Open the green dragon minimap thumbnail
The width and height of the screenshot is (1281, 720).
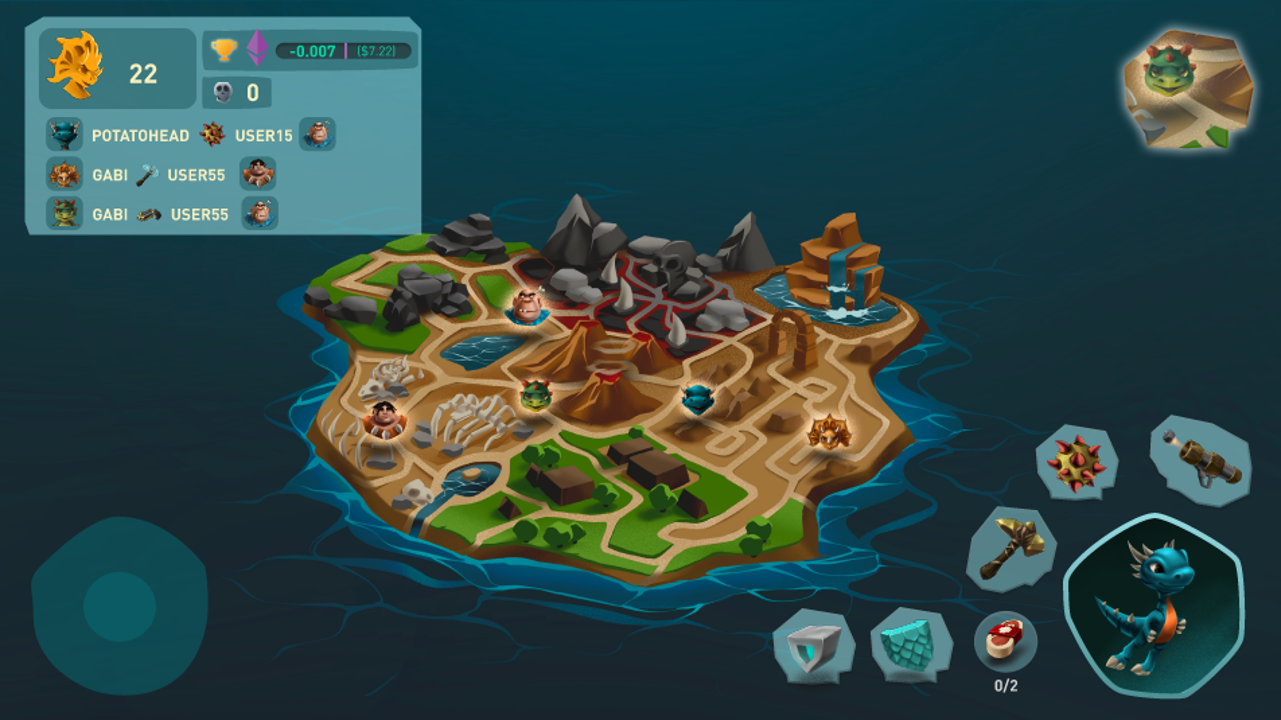tap(1188, 90)
